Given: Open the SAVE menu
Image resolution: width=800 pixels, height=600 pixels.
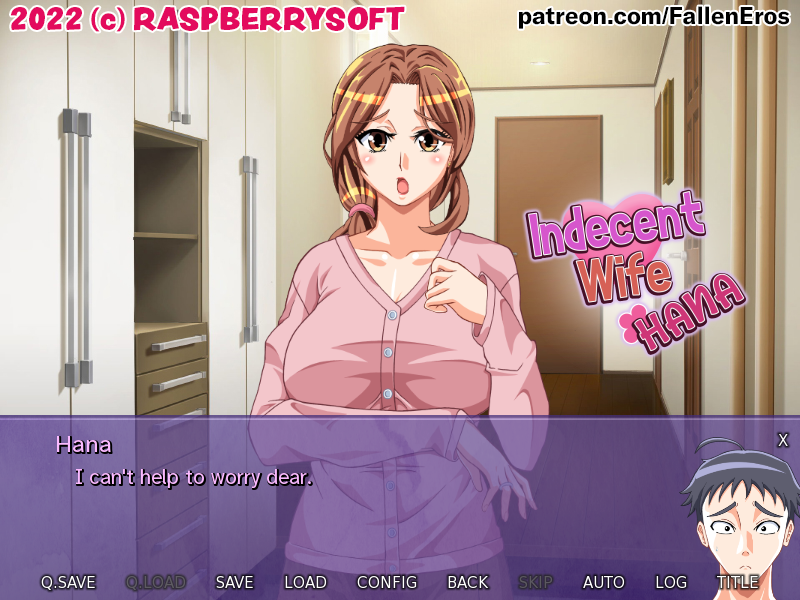Looking at the screenshot, I should click(234, 582).
